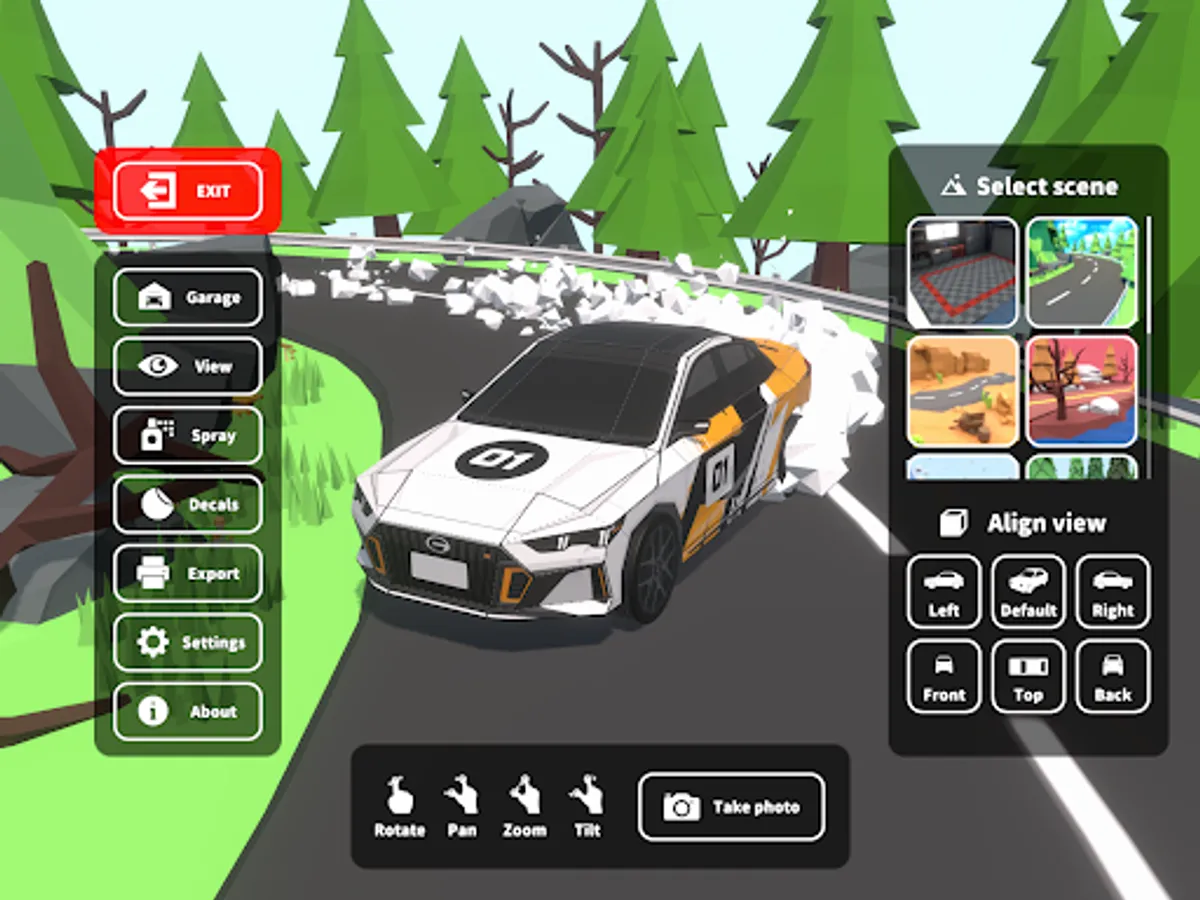1200x900 pixels.
Task: Align view to the Right side
Action: [x=1112, y=592]
